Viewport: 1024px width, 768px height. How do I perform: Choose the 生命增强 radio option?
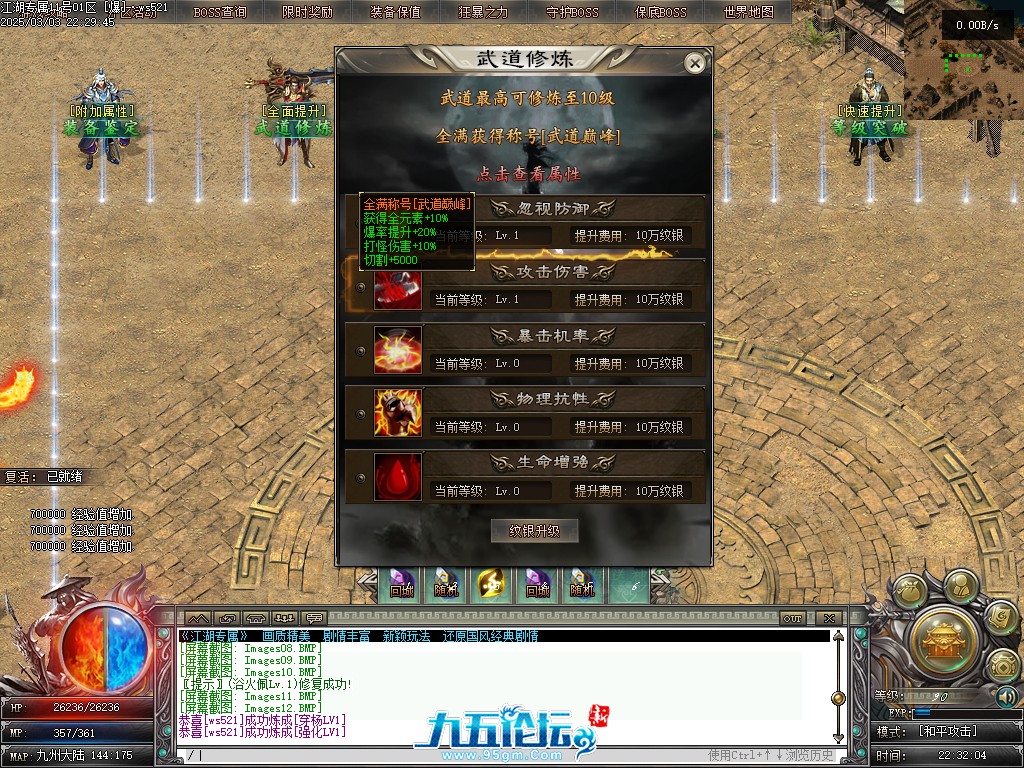[361, 479]
